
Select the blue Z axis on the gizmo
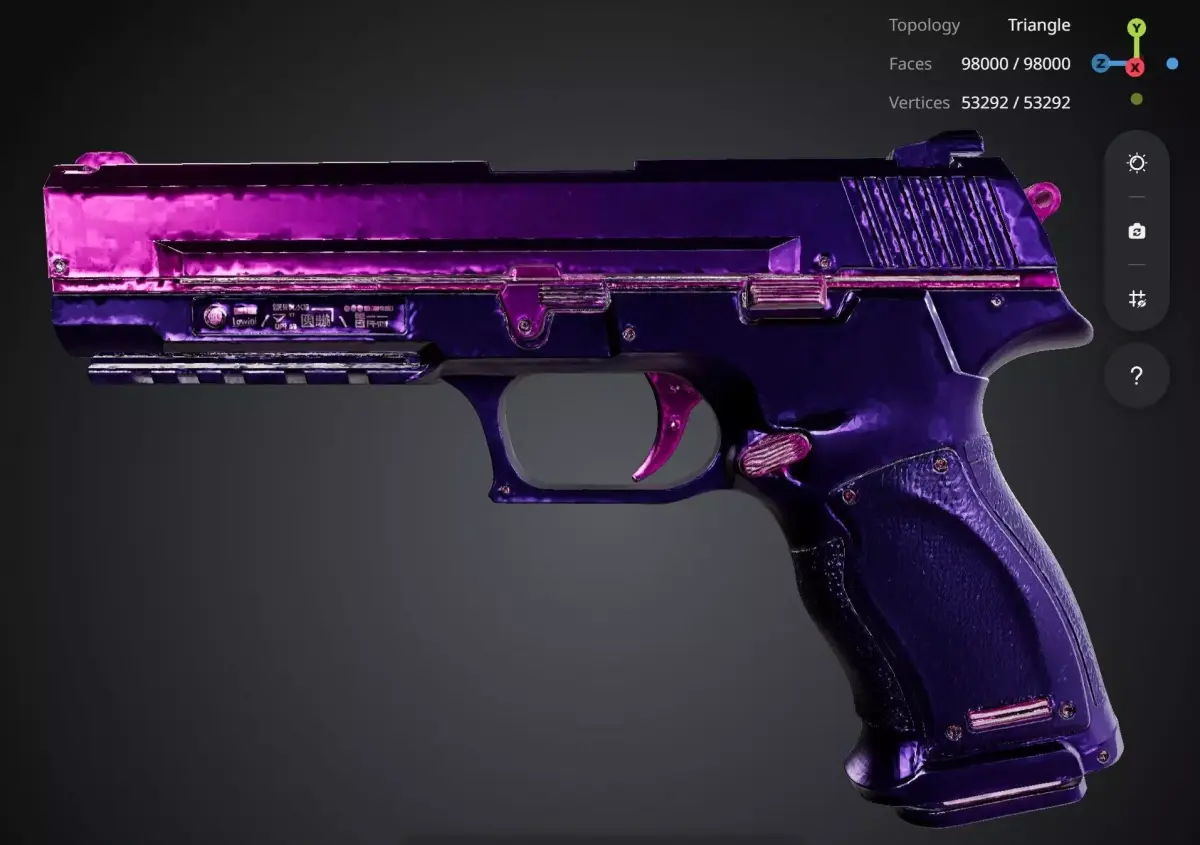1100,64
